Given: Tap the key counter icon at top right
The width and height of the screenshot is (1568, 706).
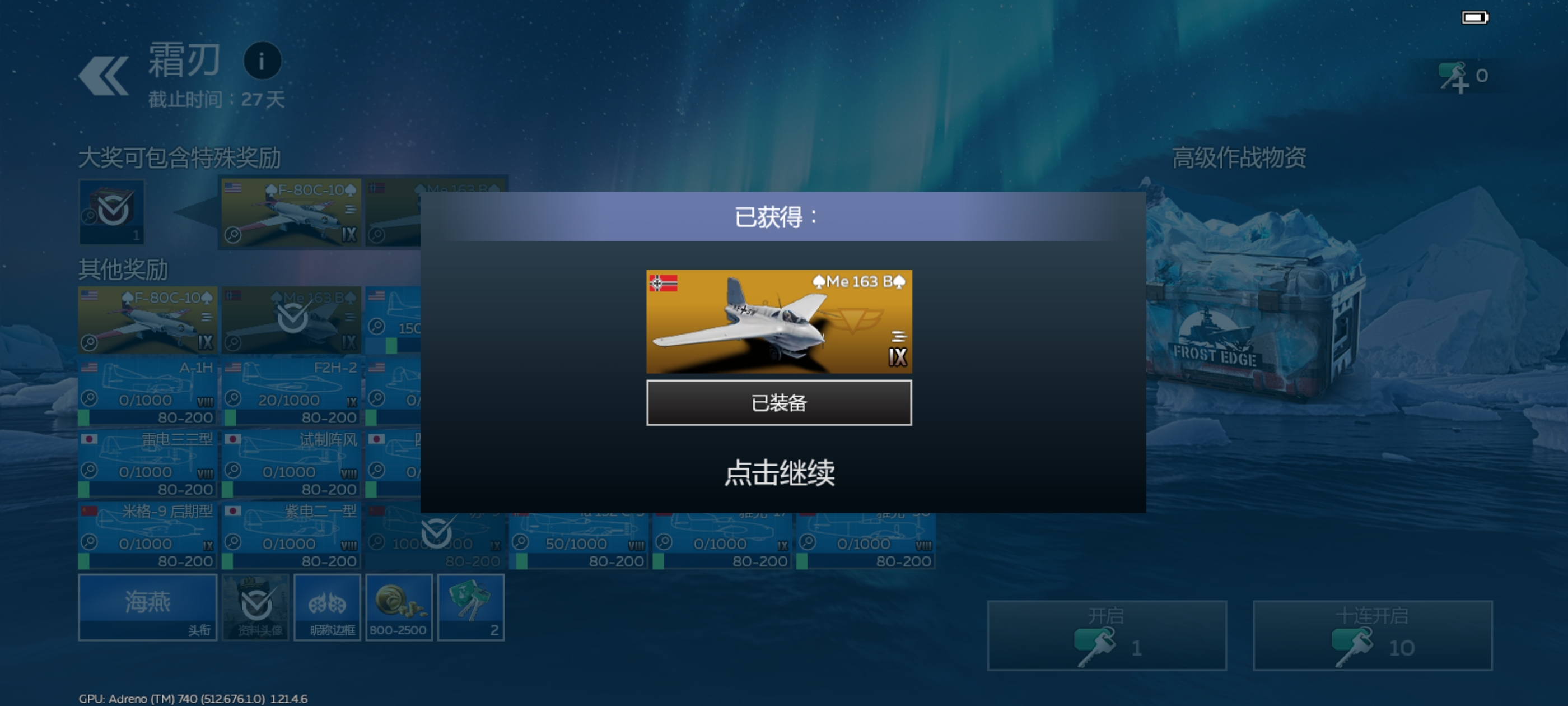Looking at the screenshot, I should click(1455, 76).
